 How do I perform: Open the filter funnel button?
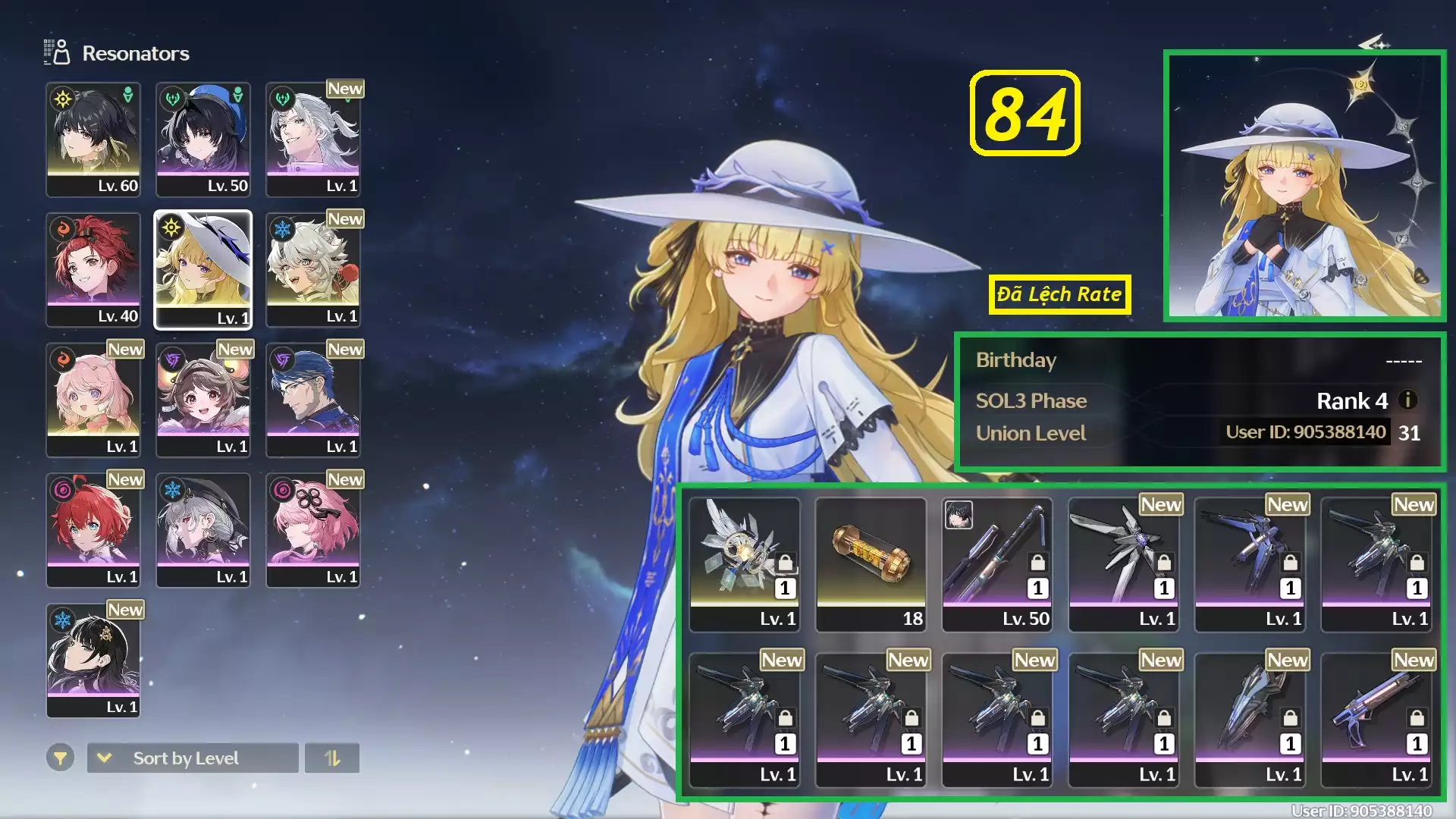pyautogui.click(x=60, y=758)
